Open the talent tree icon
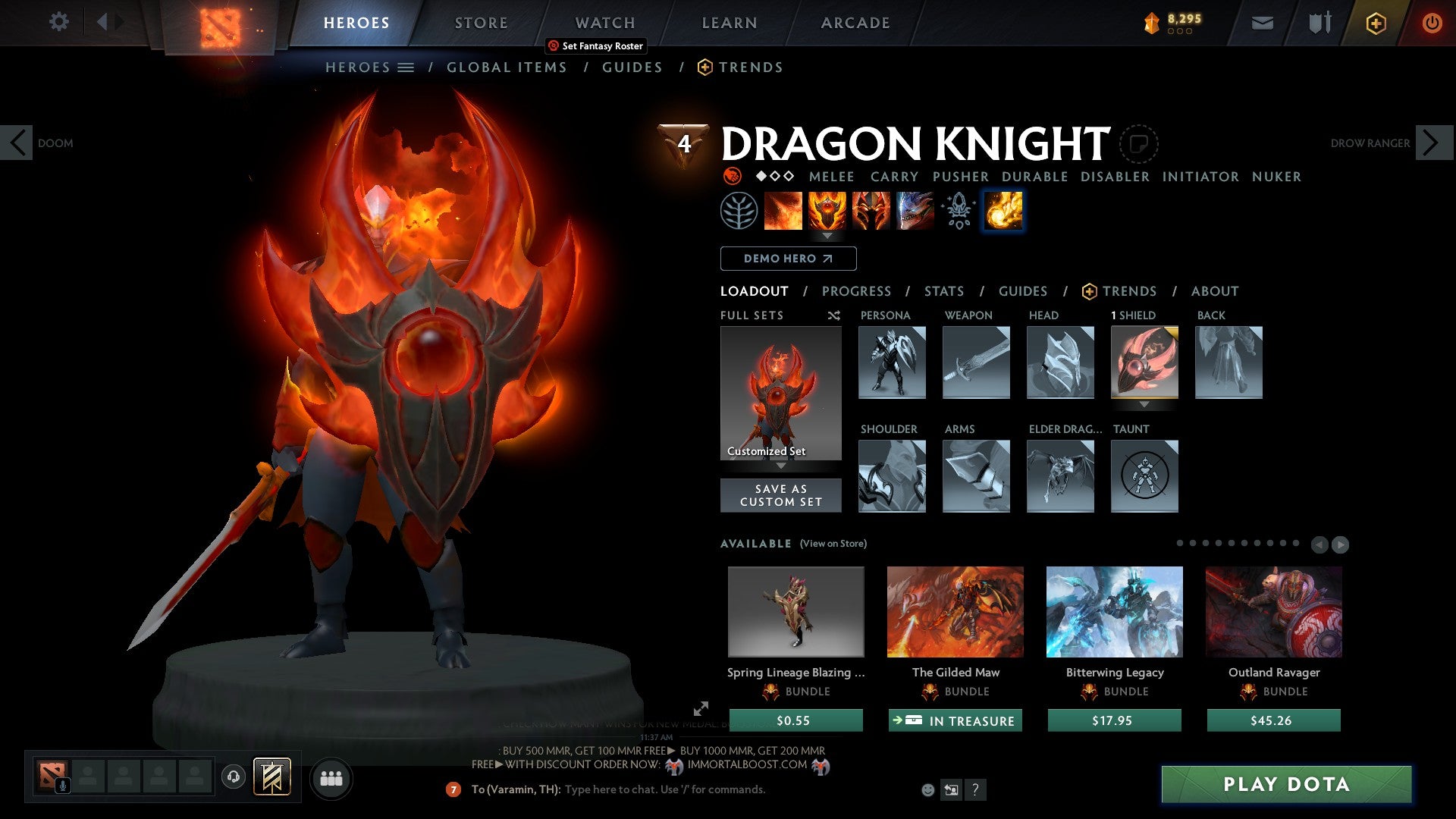This screenshot has height=819, width=1456. point(741,211)
